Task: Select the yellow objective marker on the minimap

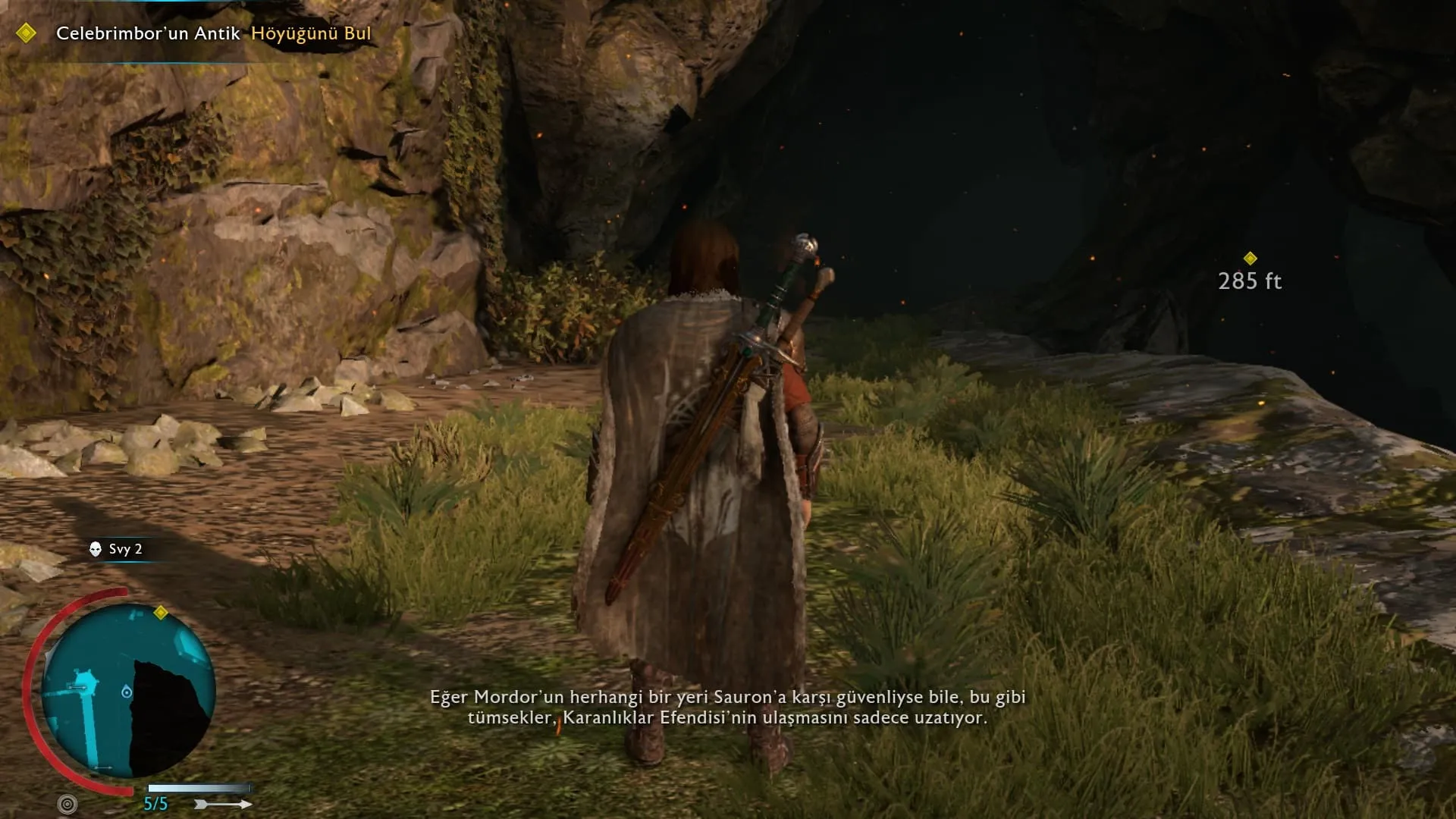Action: click(161, 613)
